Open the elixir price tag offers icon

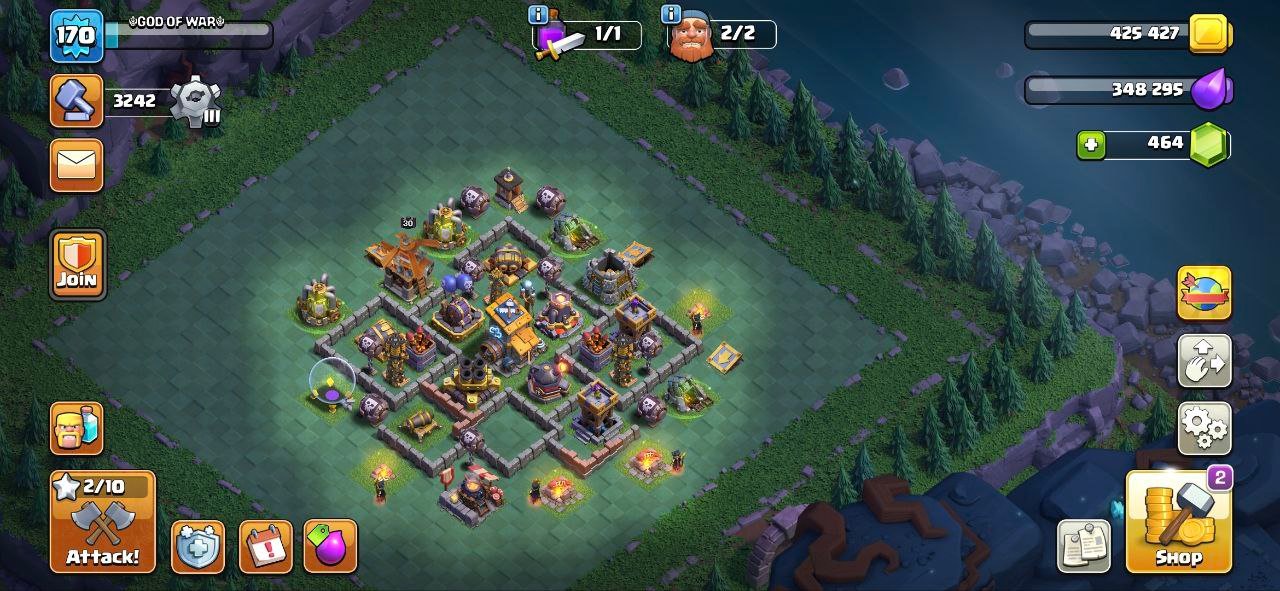(x=330, y=546)
